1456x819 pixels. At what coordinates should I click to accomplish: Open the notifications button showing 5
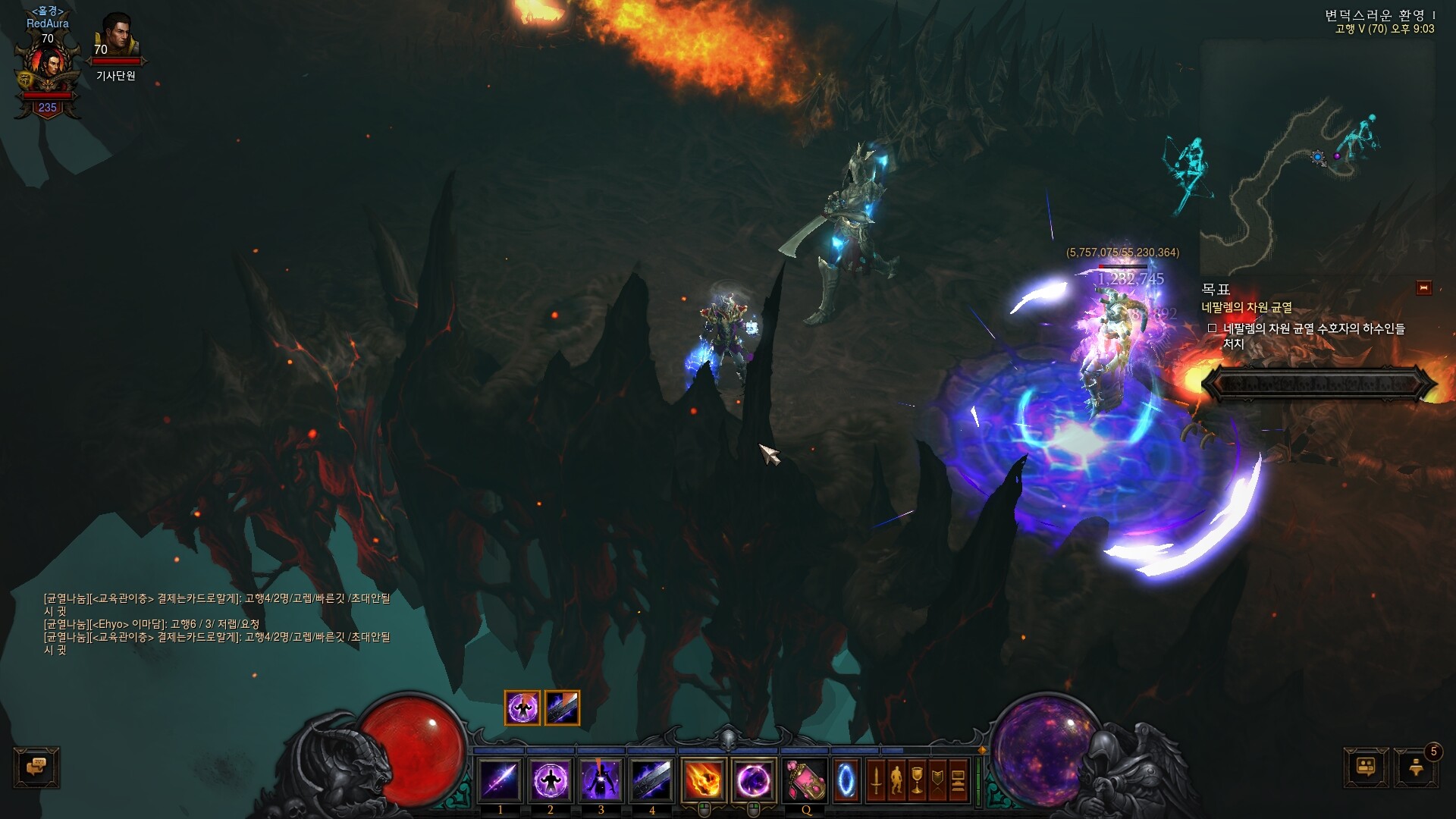[x=1416, y=767]
